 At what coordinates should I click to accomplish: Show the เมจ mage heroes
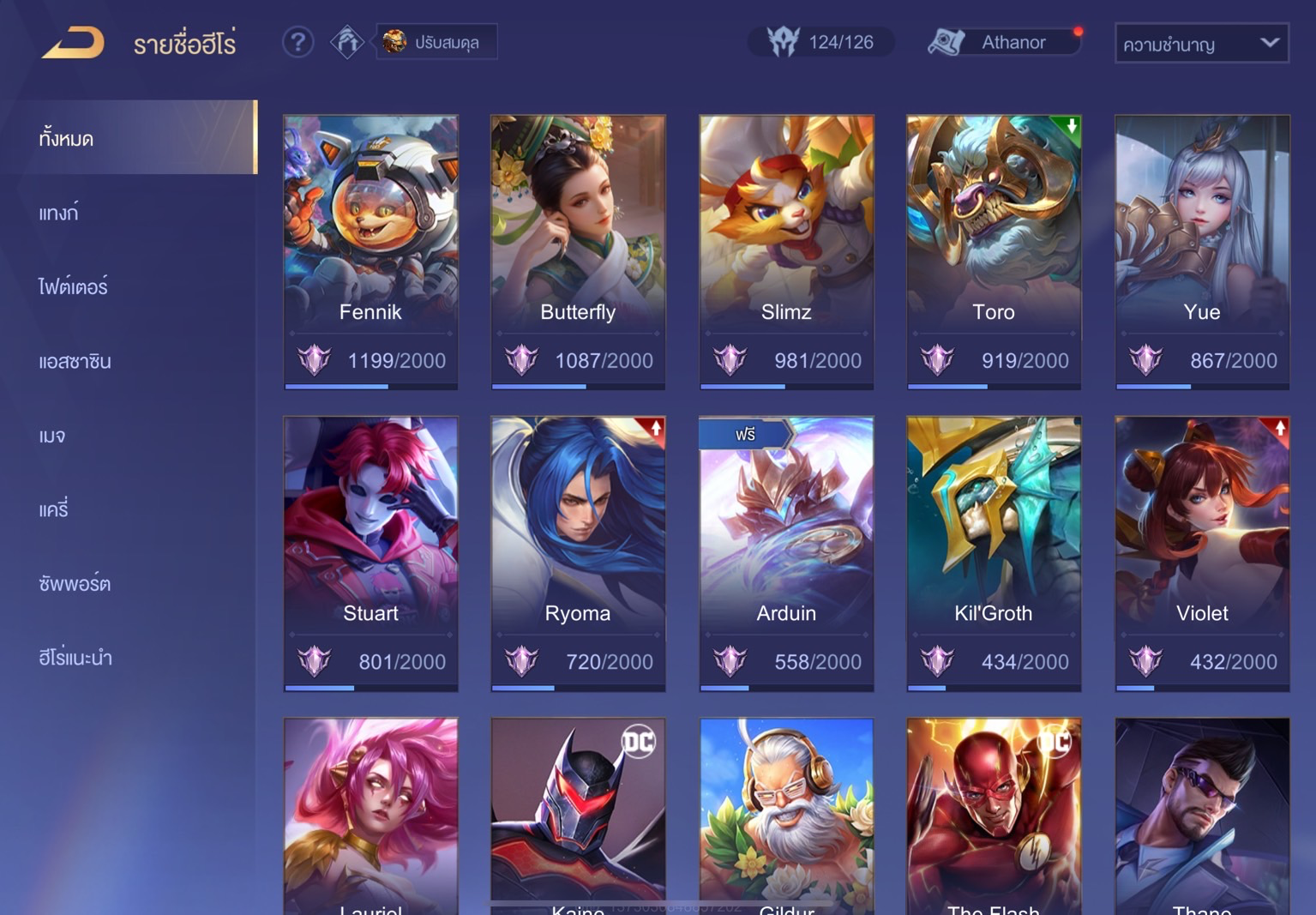[x=52, y=436]
